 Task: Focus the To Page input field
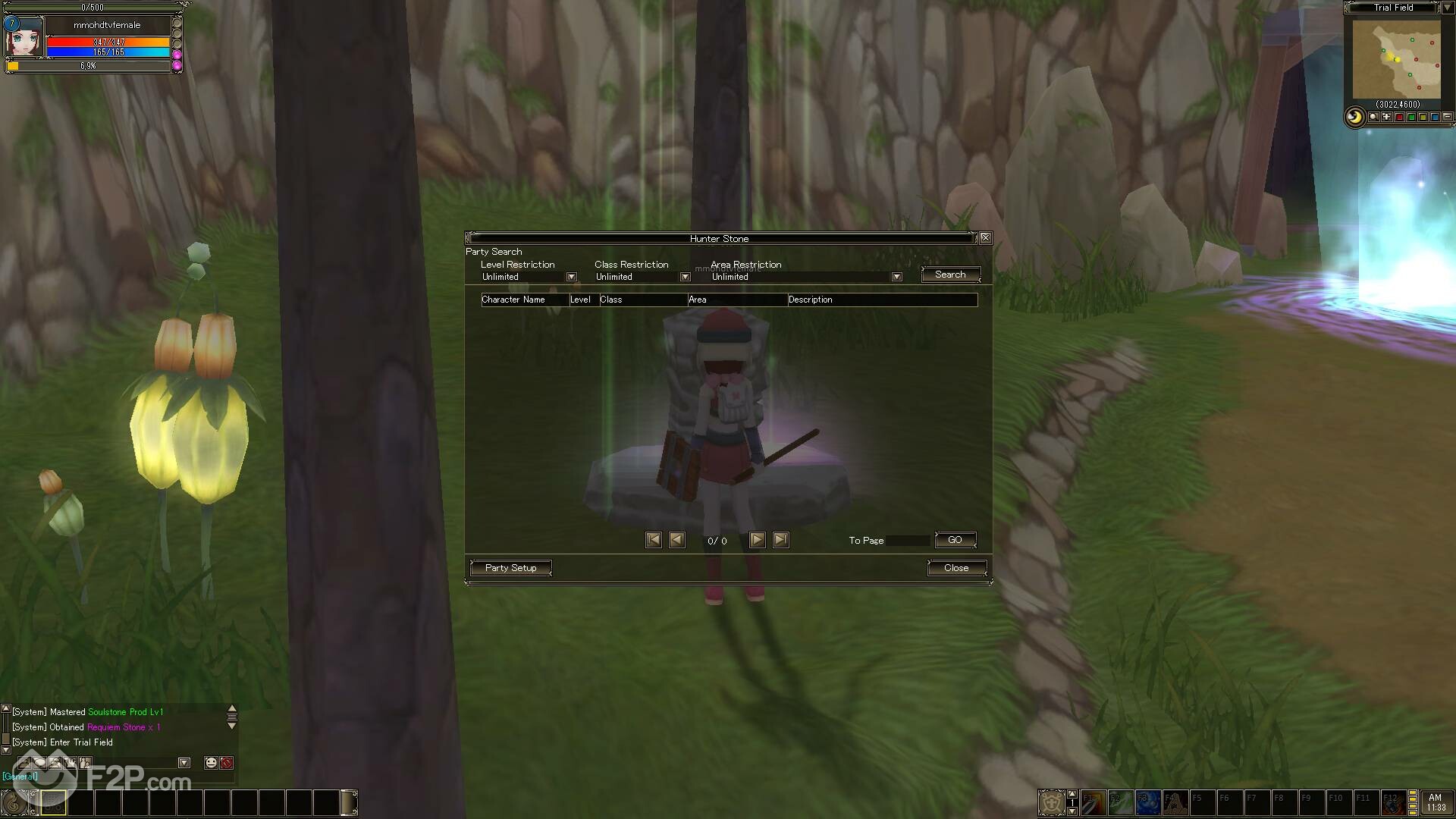pos(908,541)
